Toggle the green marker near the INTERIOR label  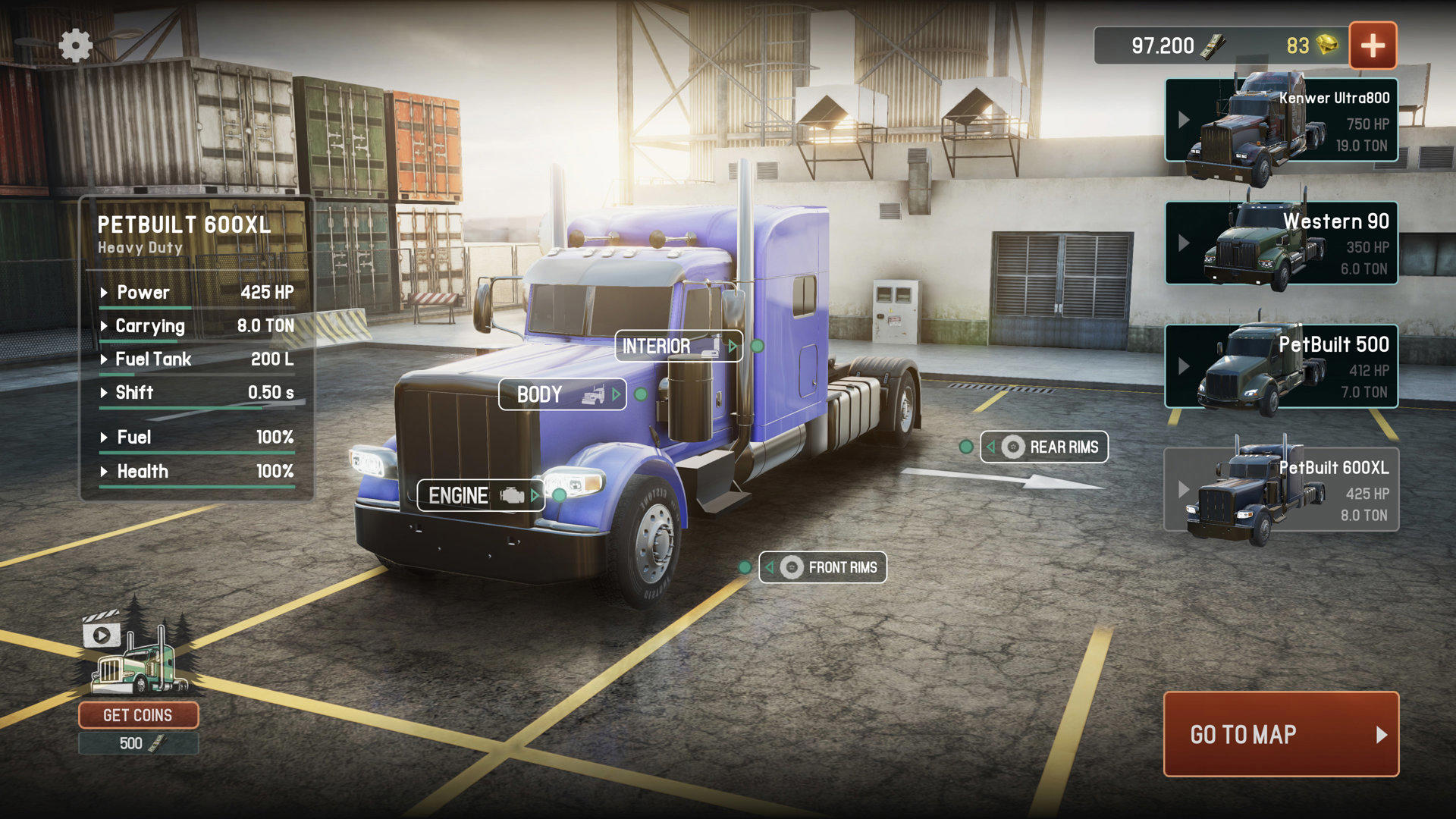pos(756,347)
